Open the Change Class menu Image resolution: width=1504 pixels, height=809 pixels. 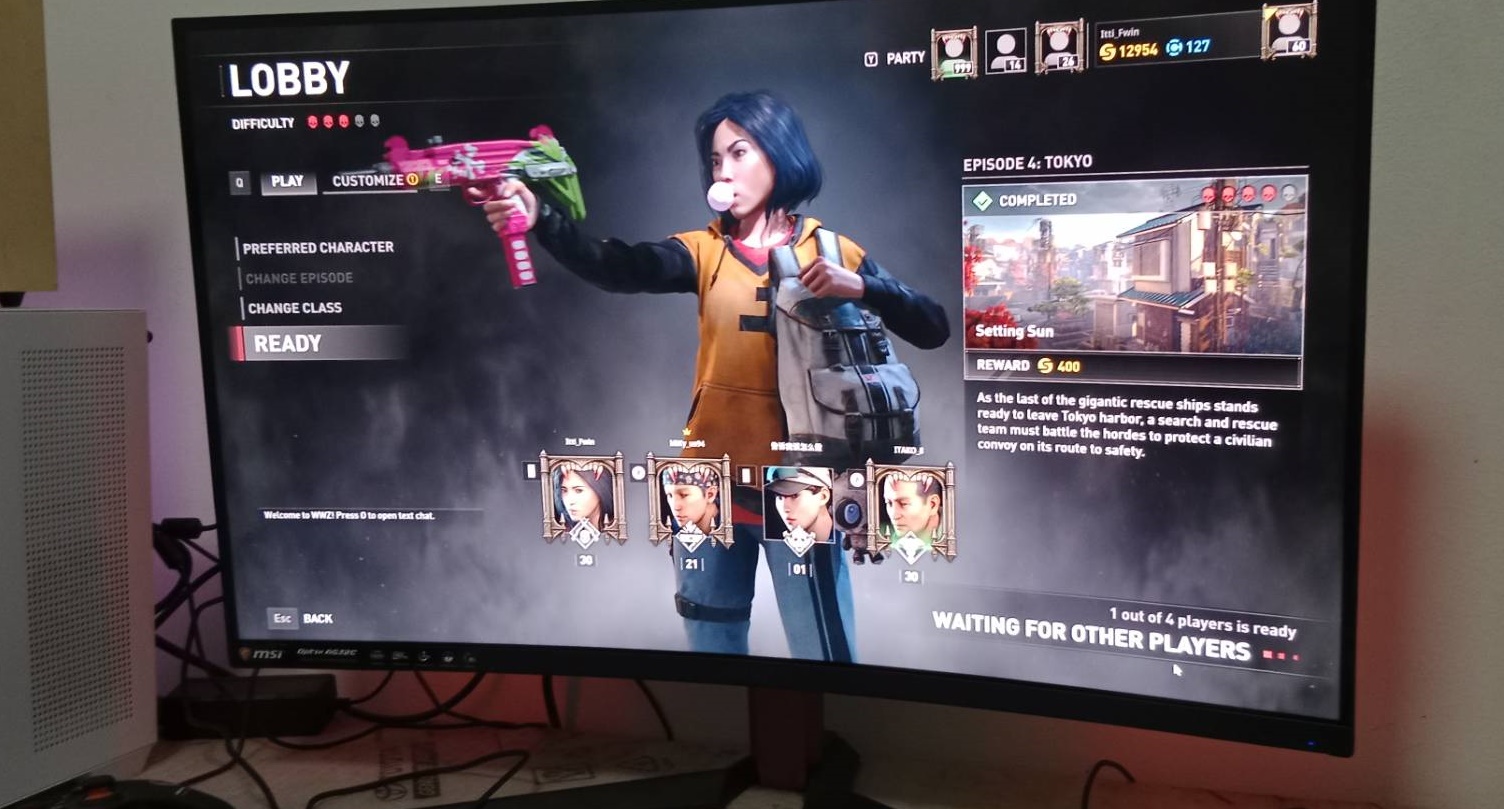coord(294,308)
